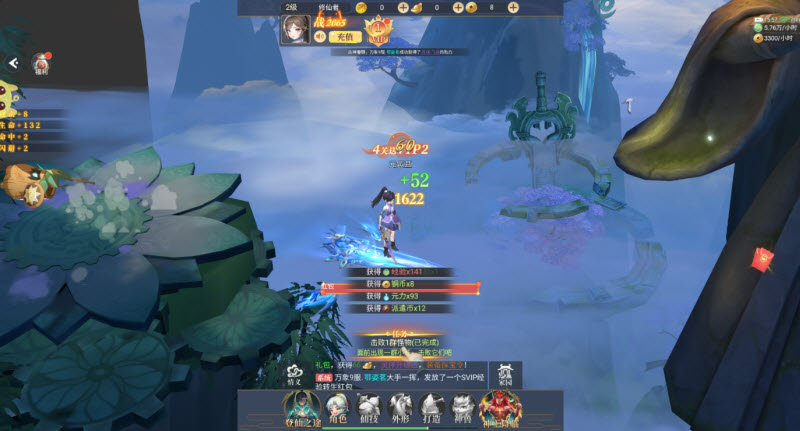Viewport: 800px width, 431px height.
Task: Open the 外形 appearance menu
Action: (x=400, y=407)
